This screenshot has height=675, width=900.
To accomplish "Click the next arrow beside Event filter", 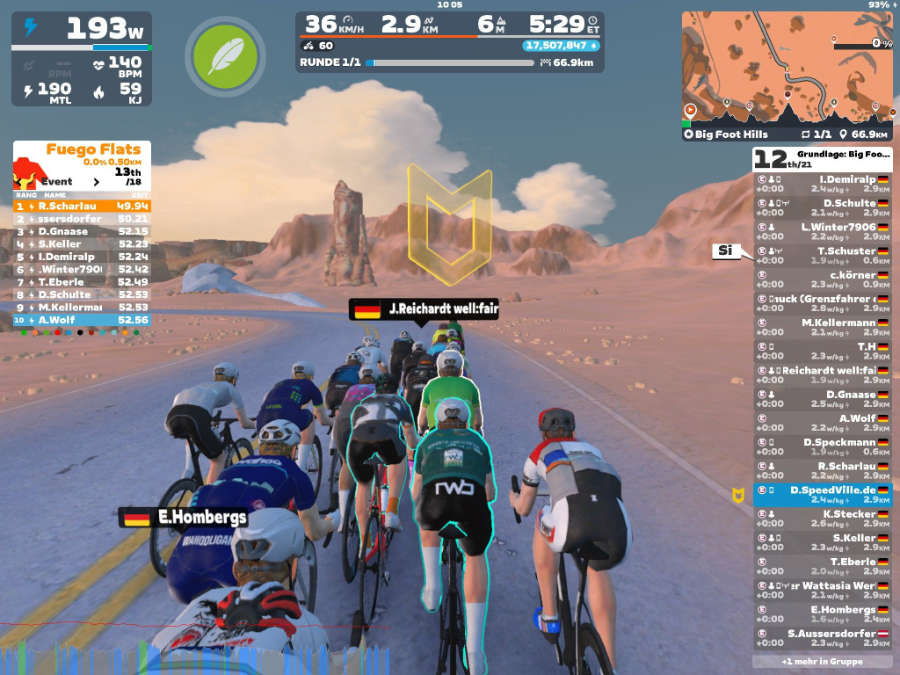I will click(96, 182).
